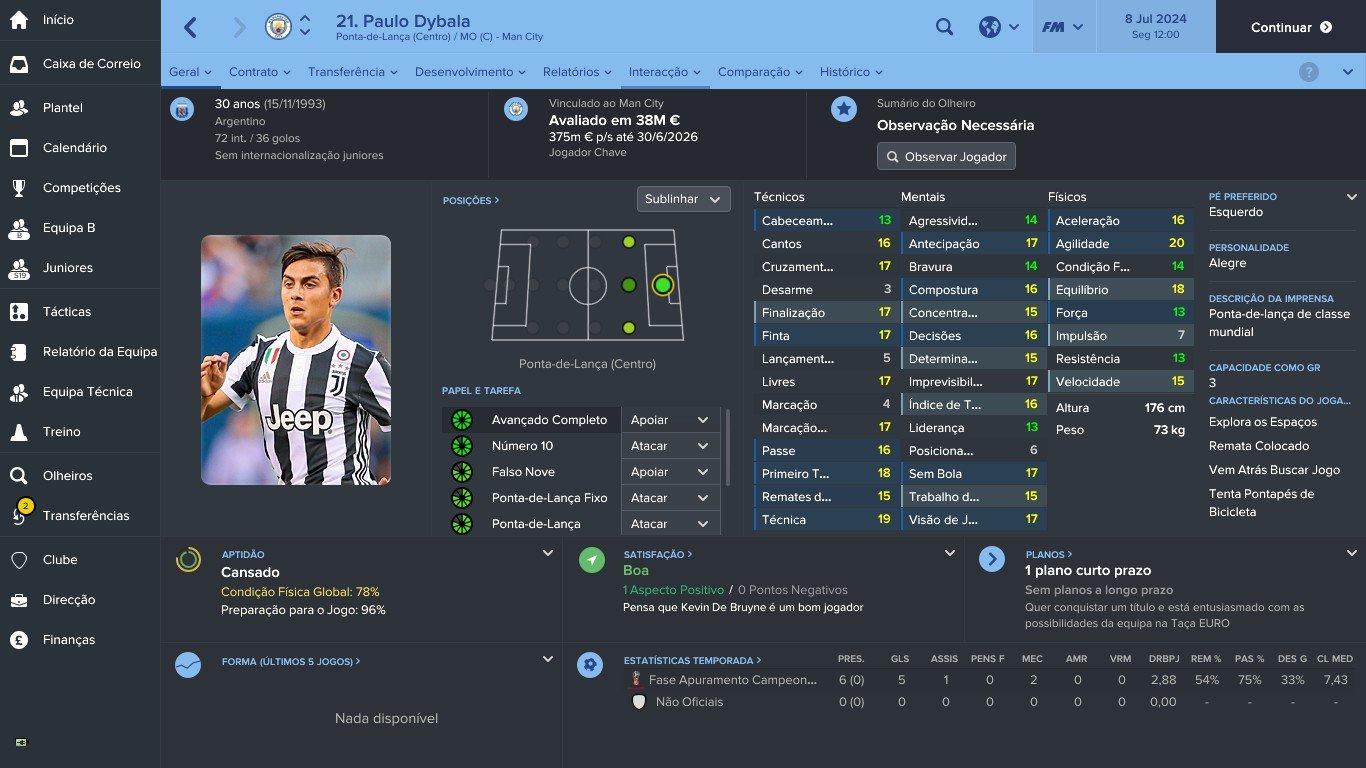Go to the Plantel screen
This screenshot has height=768, width=1366.
62,108
